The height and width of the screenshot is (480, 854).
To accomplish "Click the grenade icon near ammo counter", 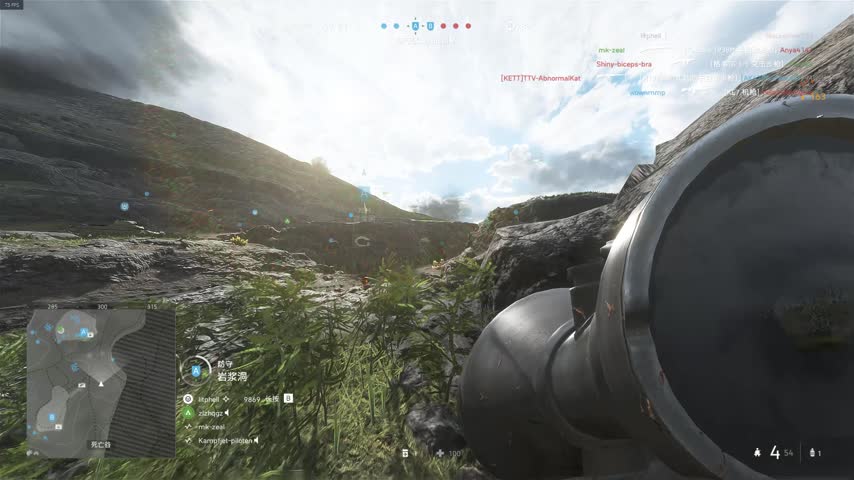I will click(811, 453).
